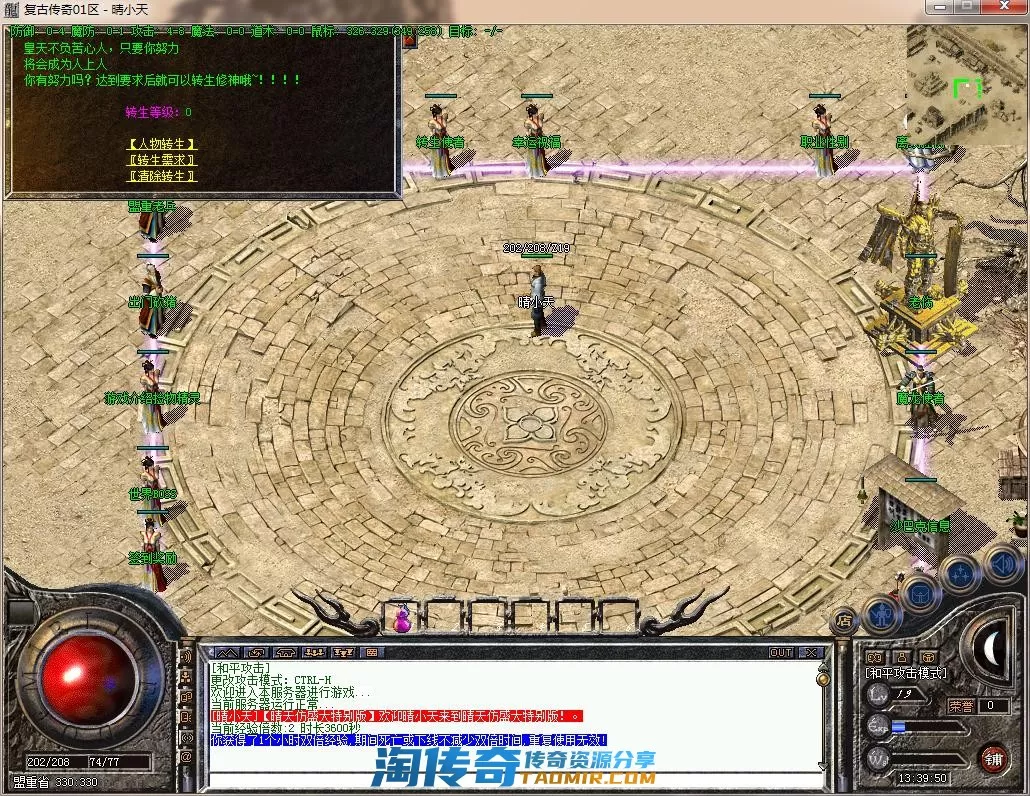Open the minimap in the corner

coord(965,83)
